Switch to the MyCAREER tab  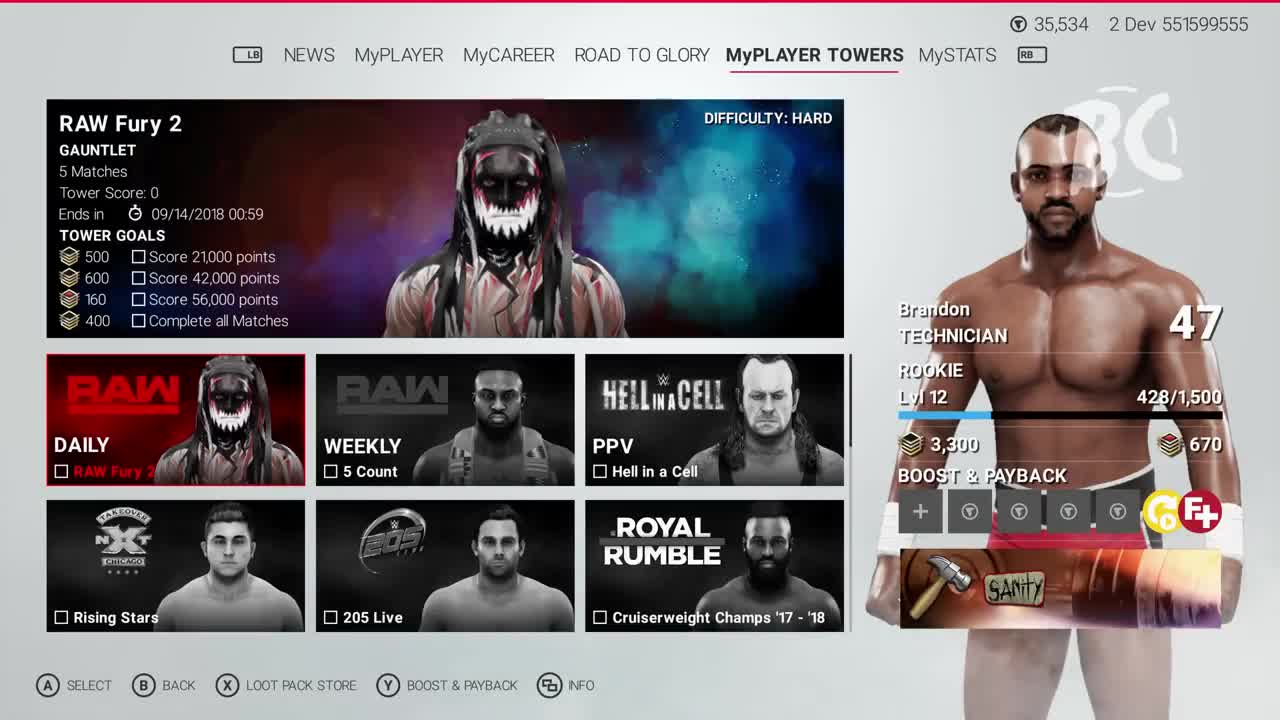(x=508, y=55)
